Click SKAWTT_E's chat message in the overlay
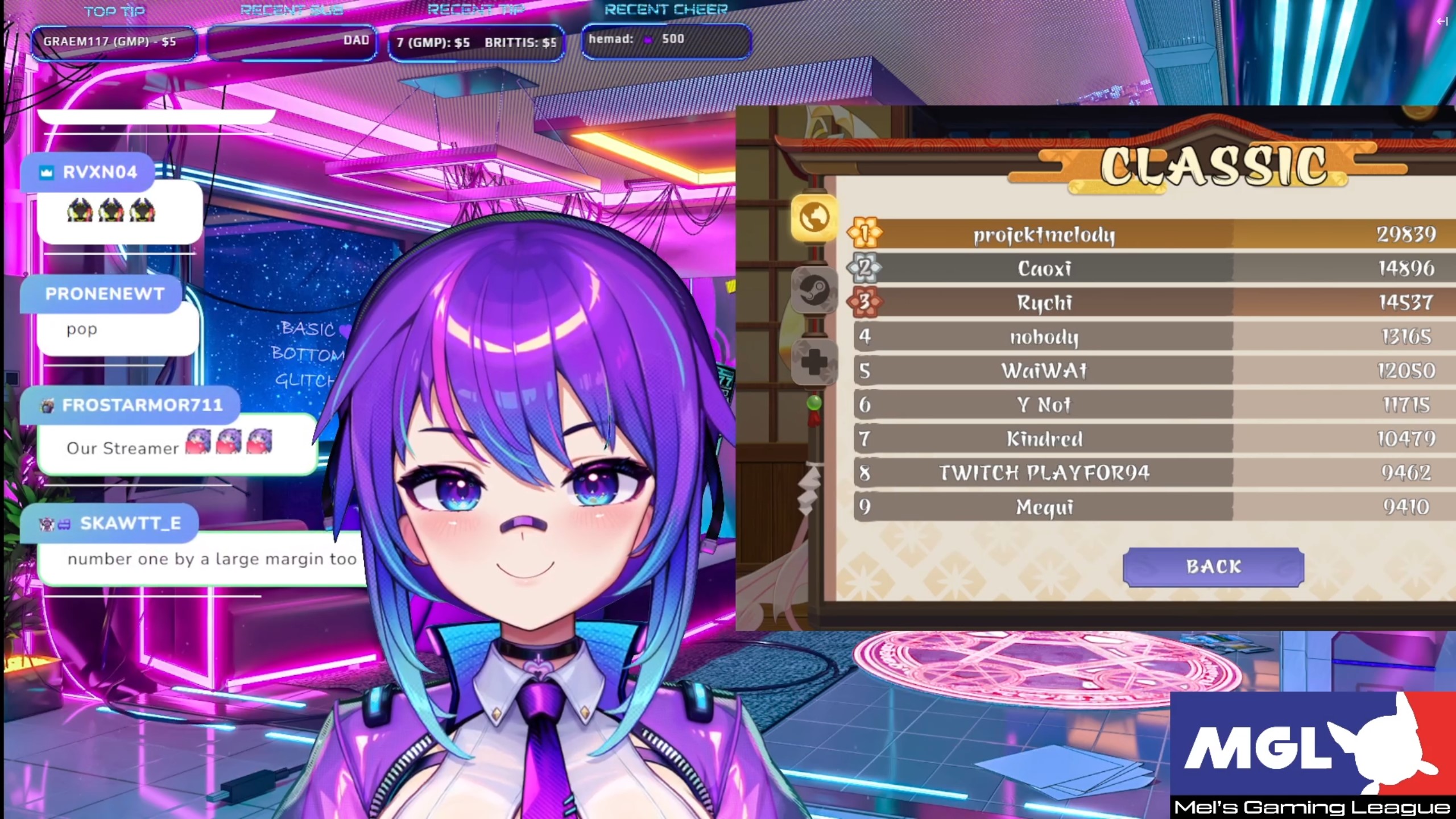This screenshot has width=1456, height=819. click(212, 560)
